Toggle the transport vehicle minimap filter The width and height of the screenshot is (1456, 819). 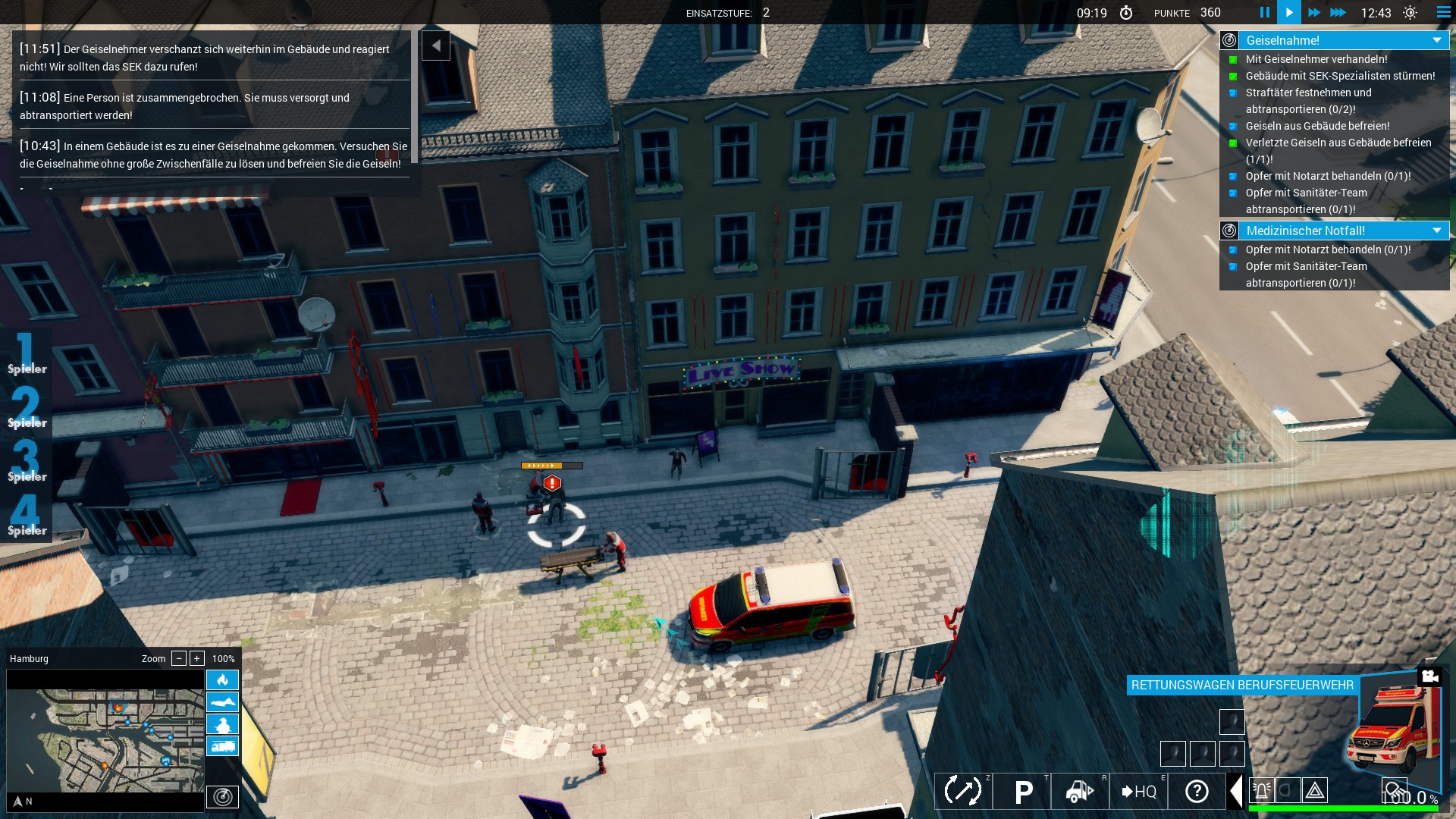tap(222, 745)
